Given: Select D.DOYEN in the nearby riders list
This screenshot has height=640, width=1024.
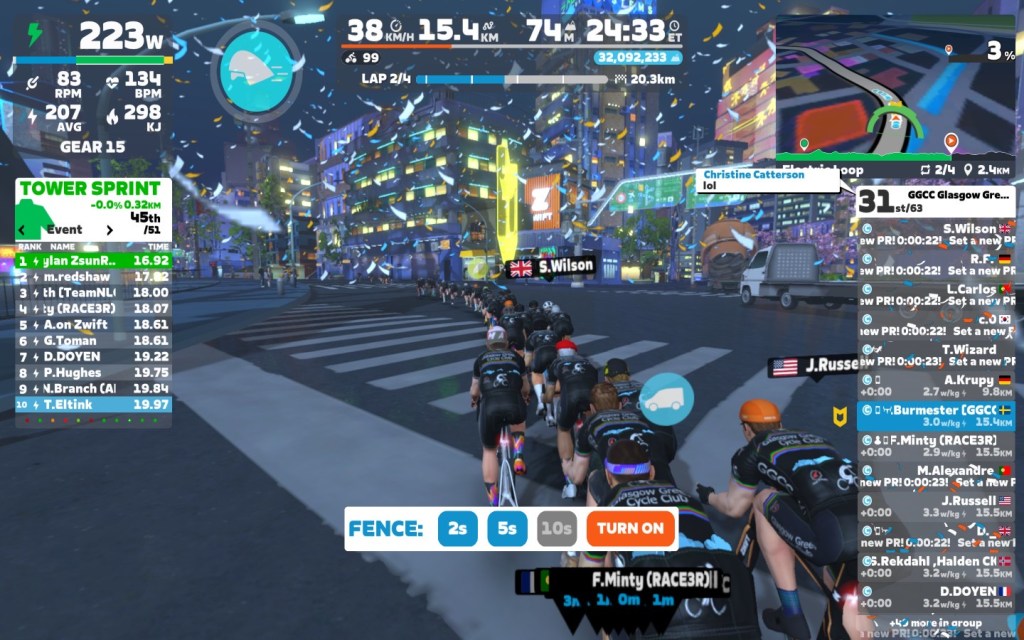Looking at the screenshot, I should [x=936, y=597].
